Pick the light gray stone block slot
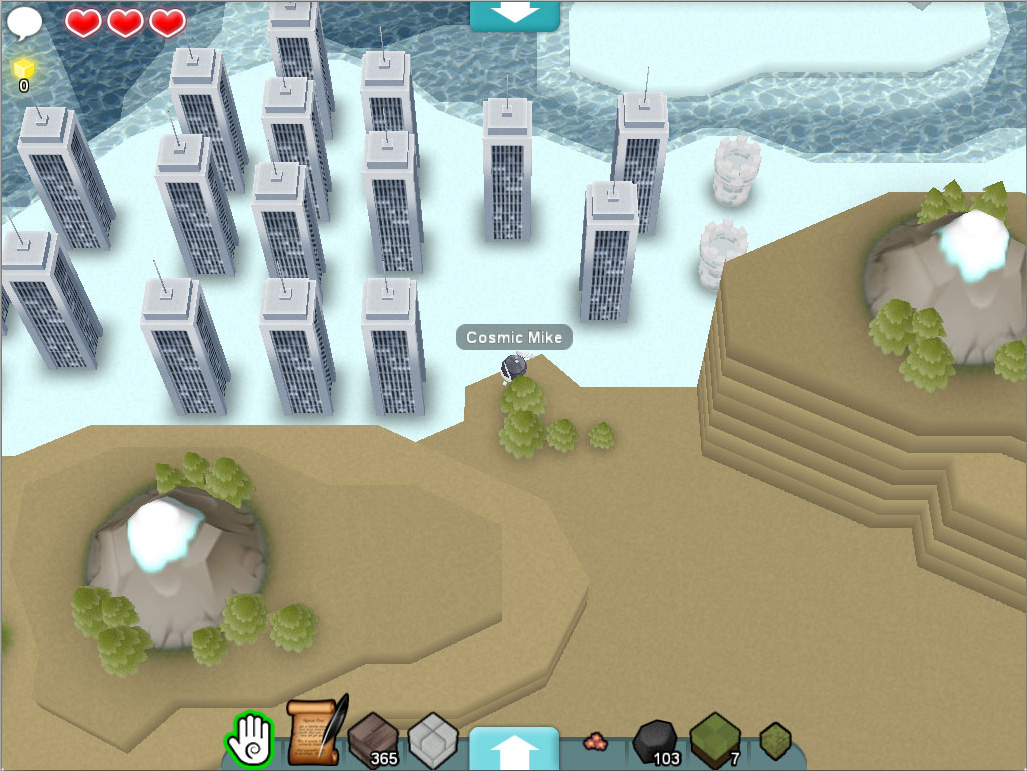This screenshot has height=771, width=1027. 433,739
